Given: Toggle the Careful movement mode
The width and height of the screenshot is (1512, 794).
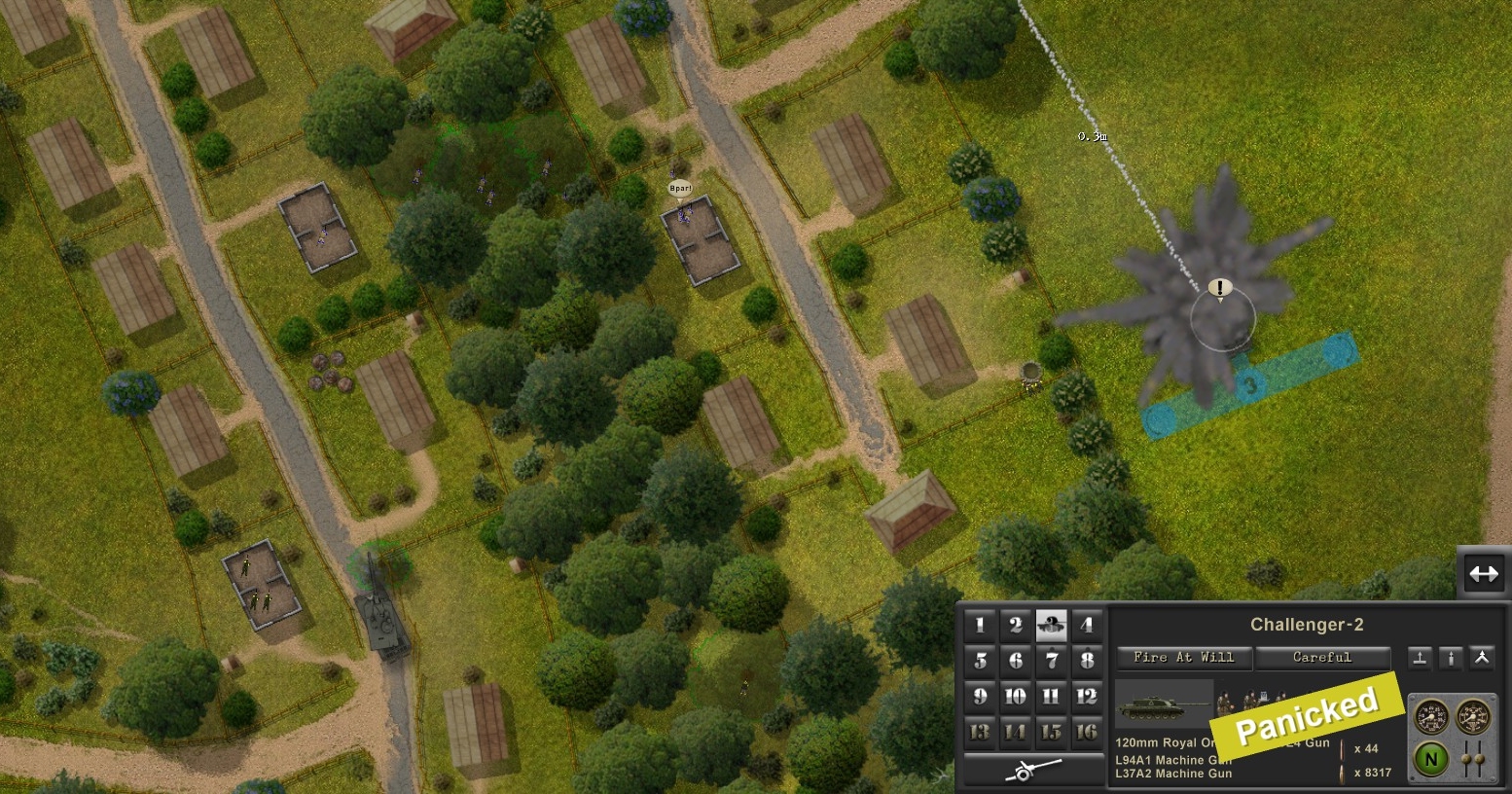Looking at the screenshot, I should [1322, 658].
